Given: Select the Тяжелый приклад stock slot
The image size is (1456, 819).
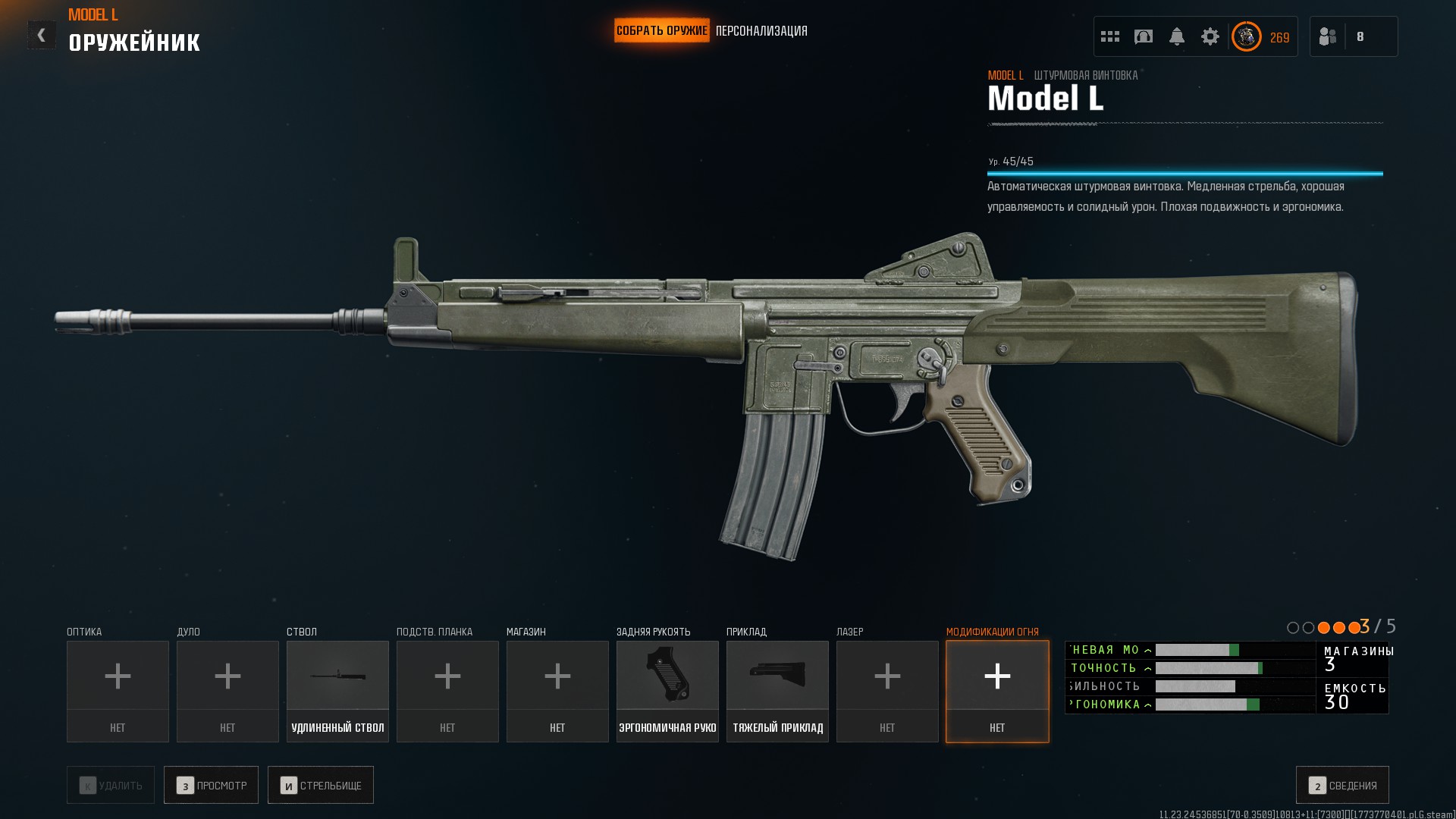Looking at the screenshot, I should (x=777, y=691).
